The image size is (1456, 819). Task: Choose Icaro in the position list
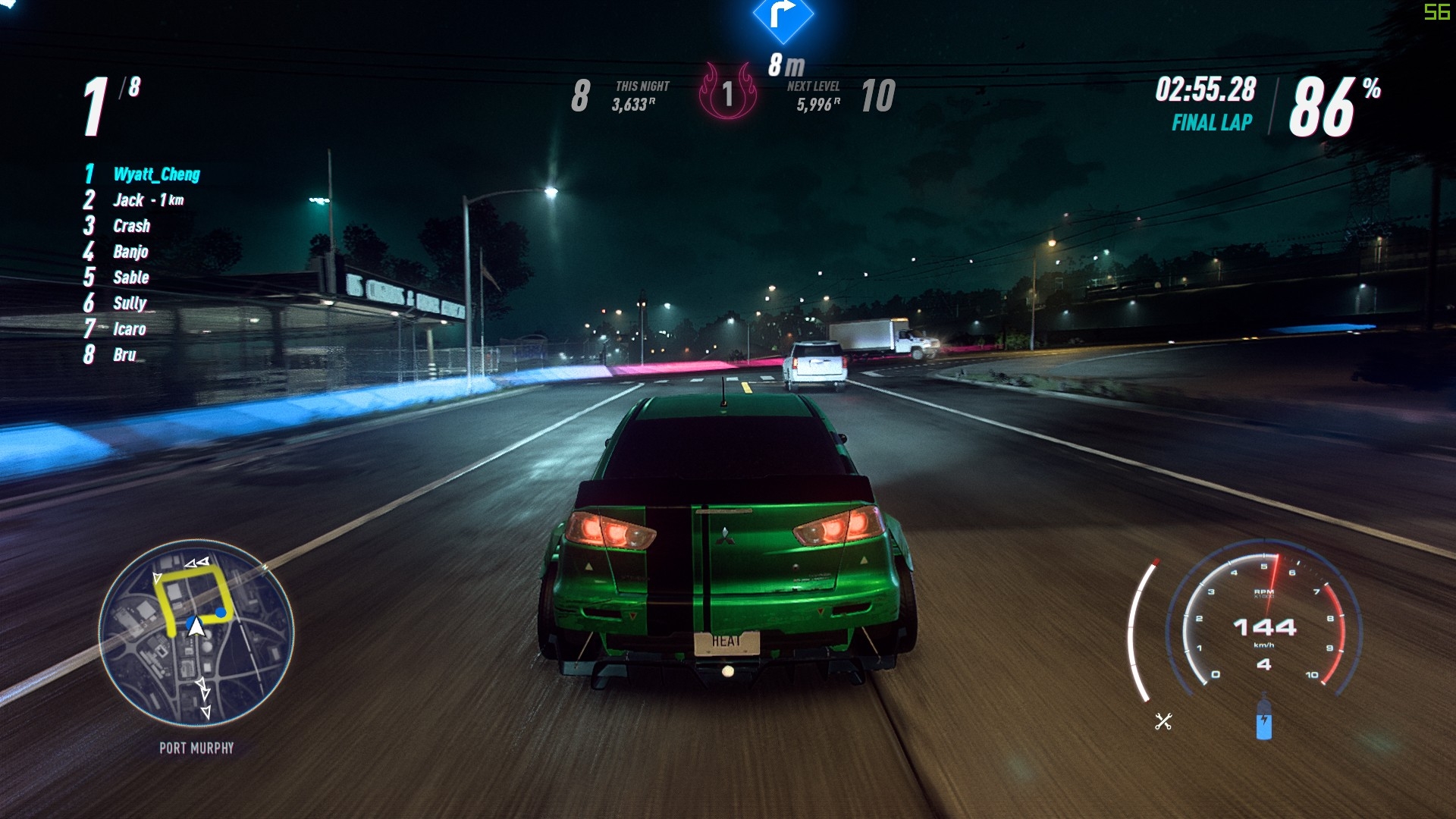(129, 329)
